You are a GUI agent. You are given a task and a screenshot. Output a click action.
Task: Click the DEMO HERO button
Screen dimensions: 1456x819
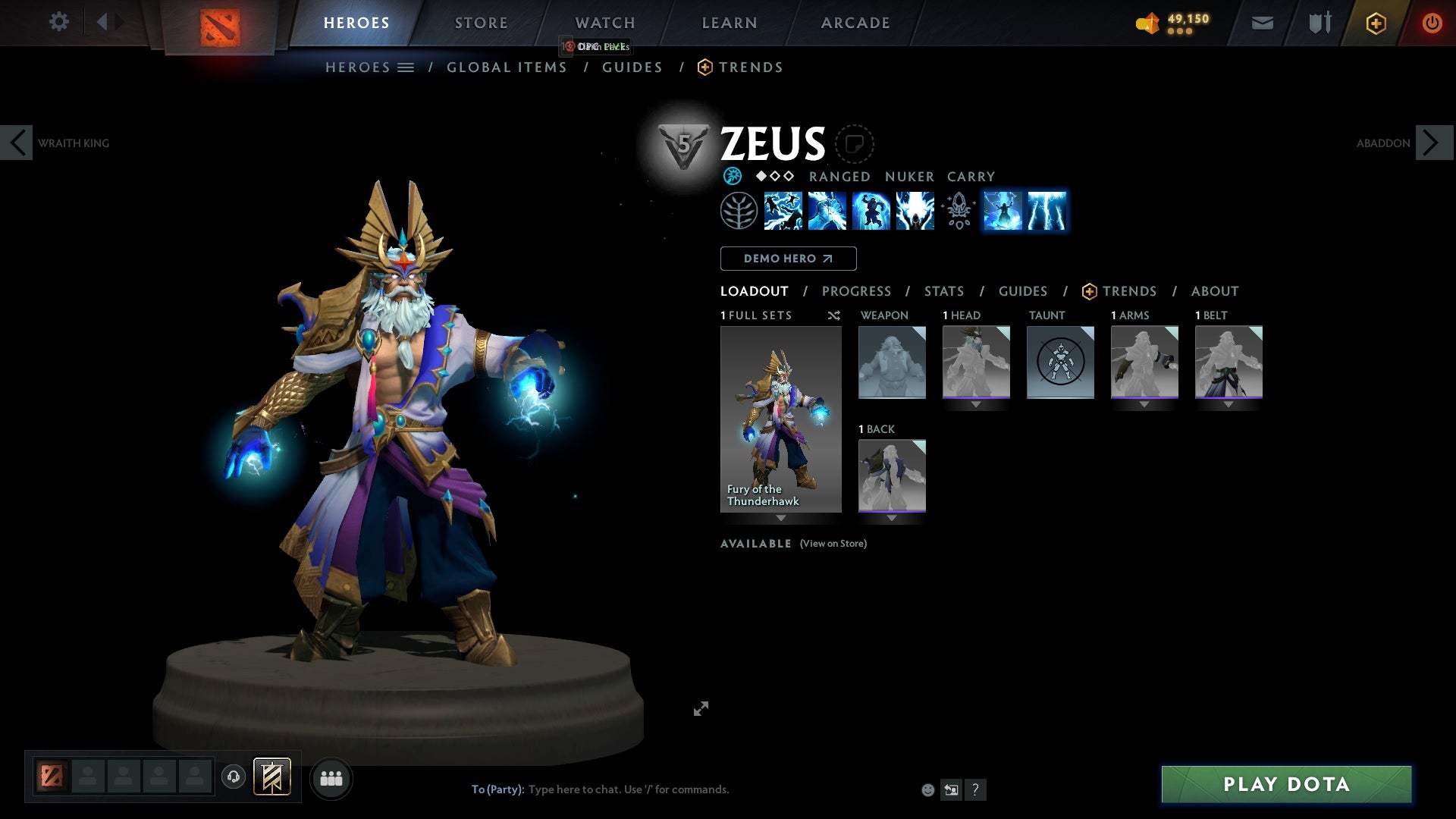[x=787, y=259]
